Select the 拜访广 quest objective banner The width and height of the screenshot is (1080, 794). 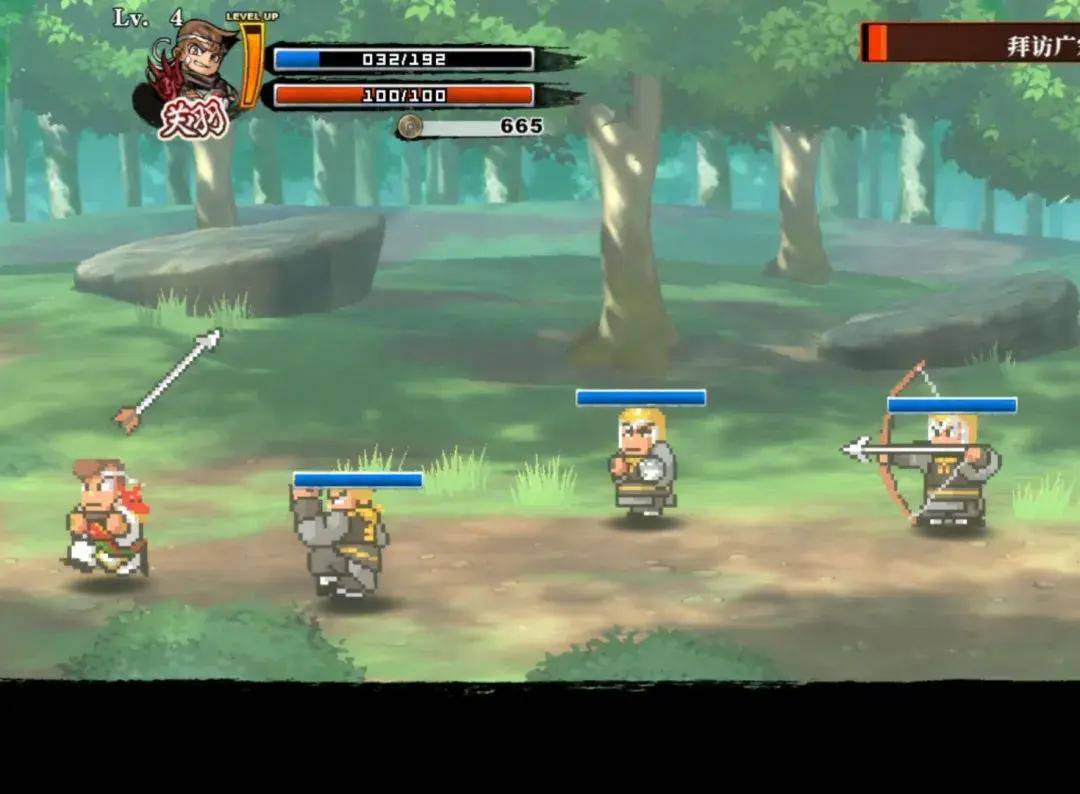[972, 43]
